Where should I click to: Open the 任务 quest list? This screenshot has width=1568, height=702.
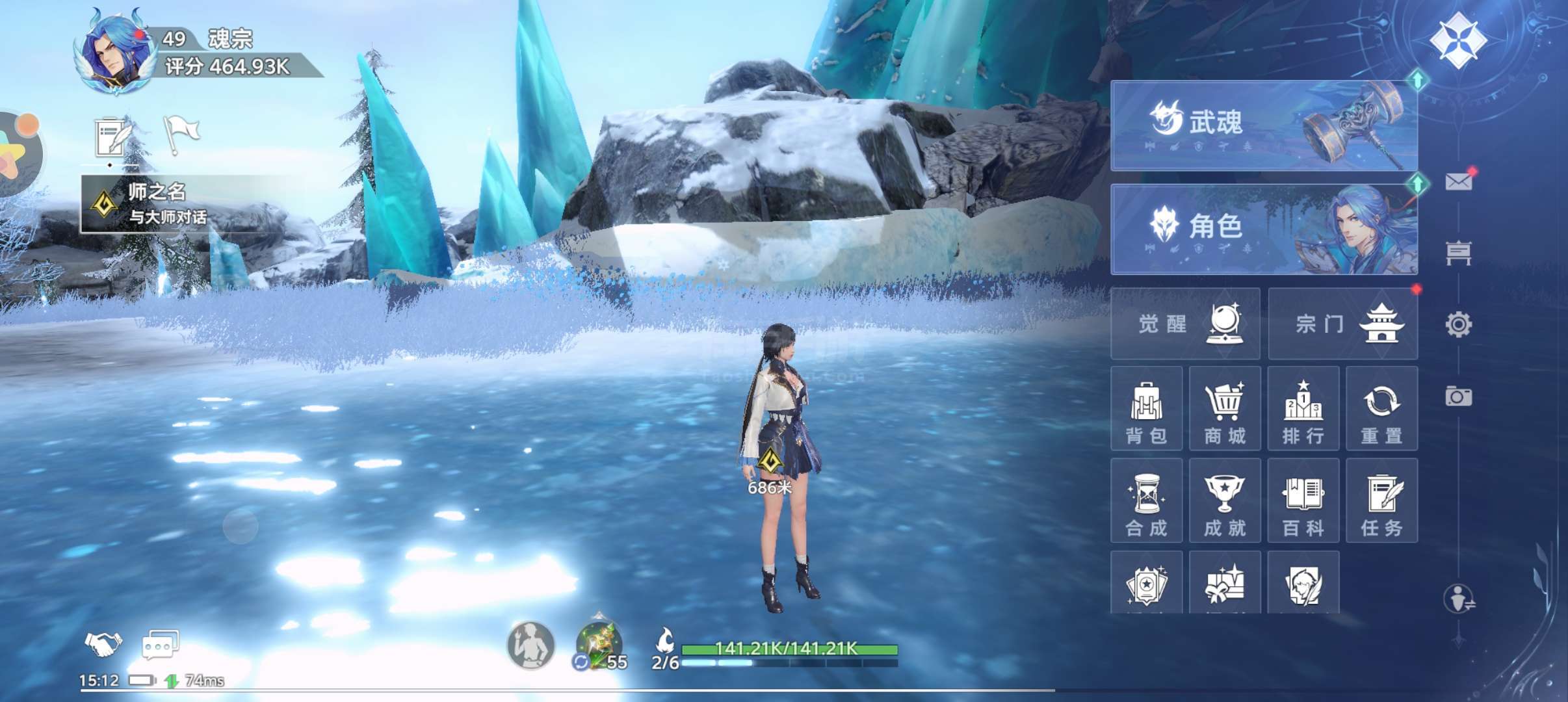point(1381,500)
